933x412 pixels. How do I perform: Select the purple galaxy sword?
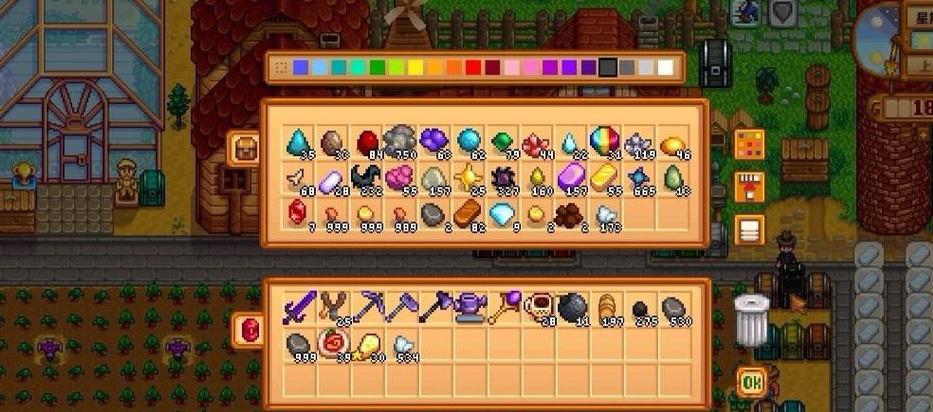298,307
